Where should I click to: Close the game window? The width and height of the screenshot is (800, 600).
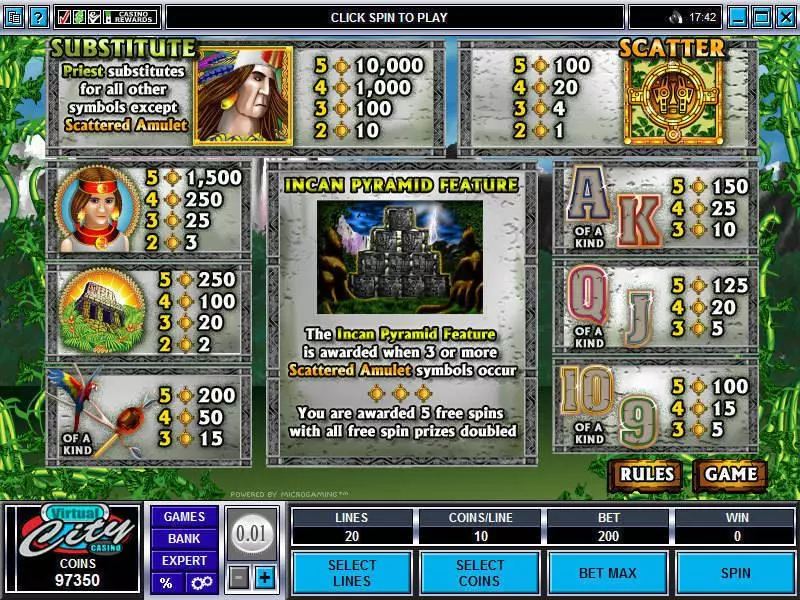785,17
